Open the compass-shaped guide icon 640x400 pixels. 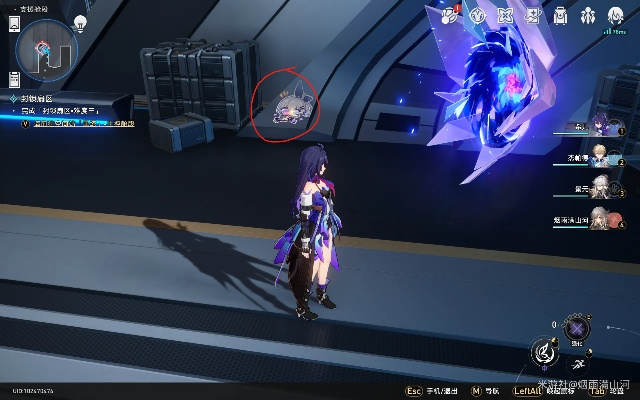click(x=478, y=15)
